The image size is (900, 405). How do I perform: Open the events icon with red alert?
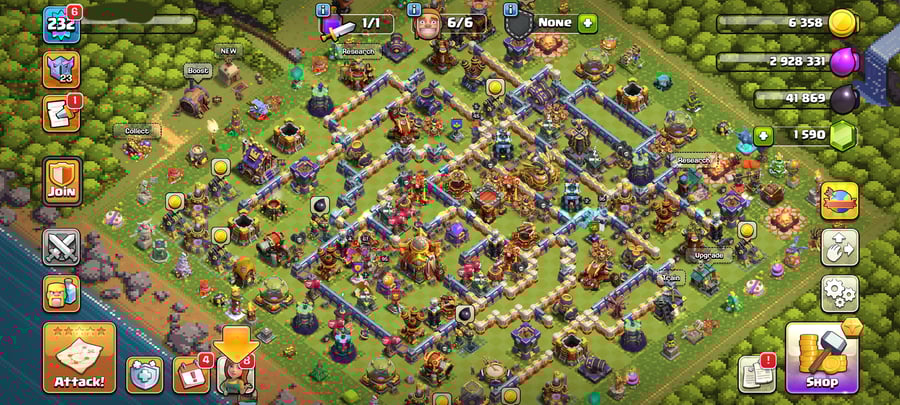[61, 114]
